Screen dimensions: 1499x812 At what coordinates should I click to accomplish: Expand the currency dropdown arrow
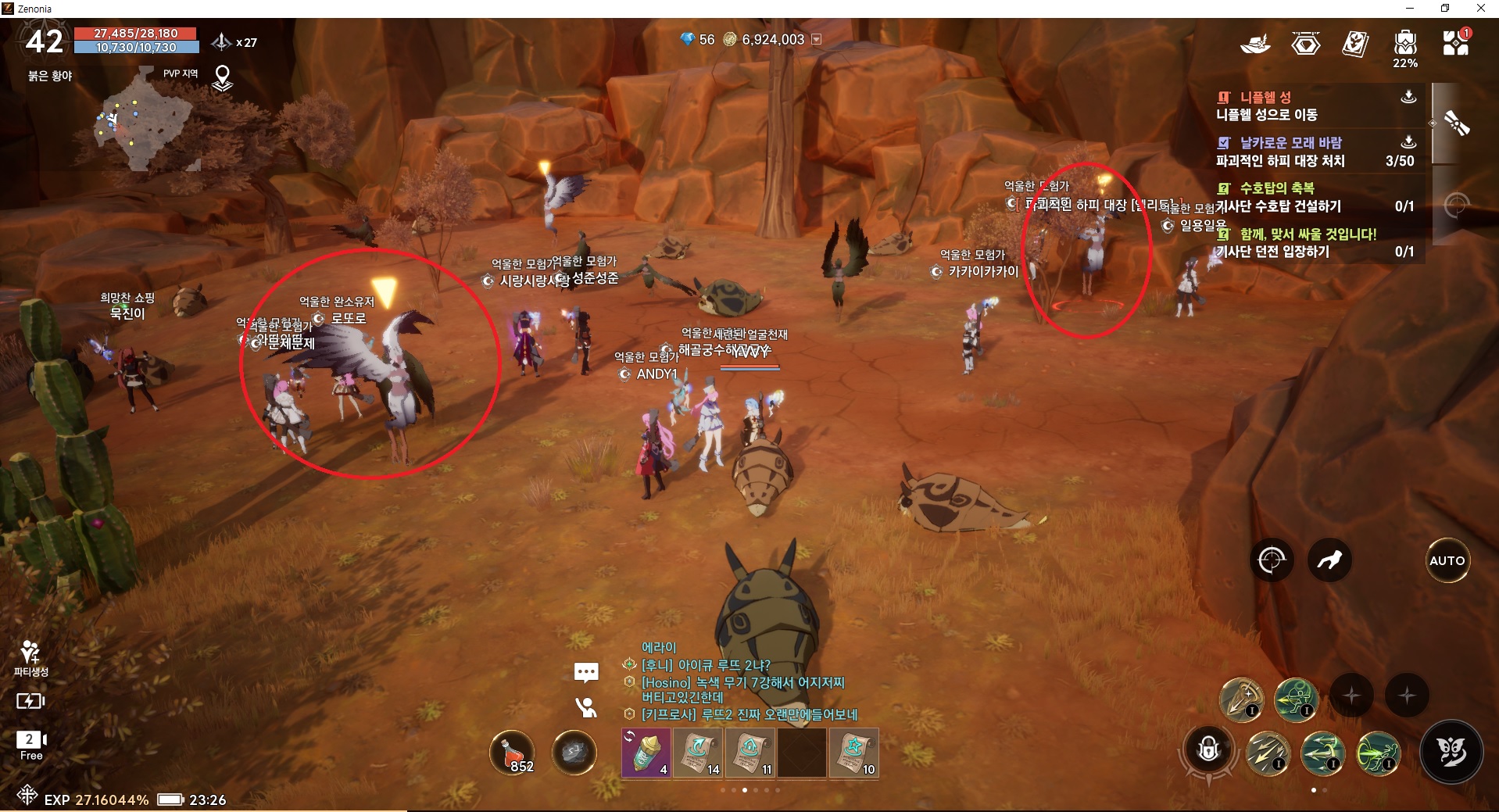coord(817,39)
